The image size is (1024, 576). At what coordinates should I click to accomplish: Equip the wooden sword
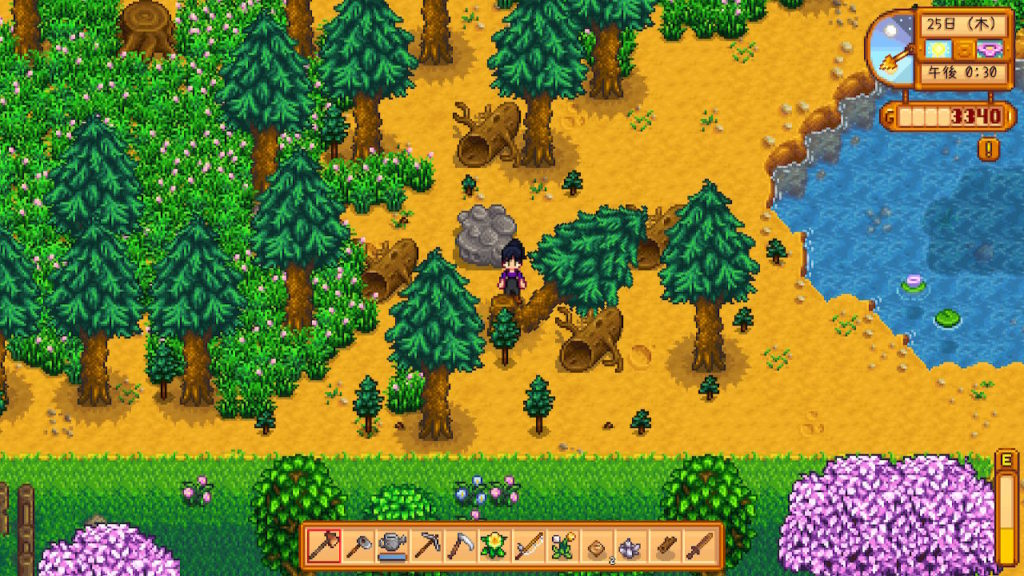701,546
